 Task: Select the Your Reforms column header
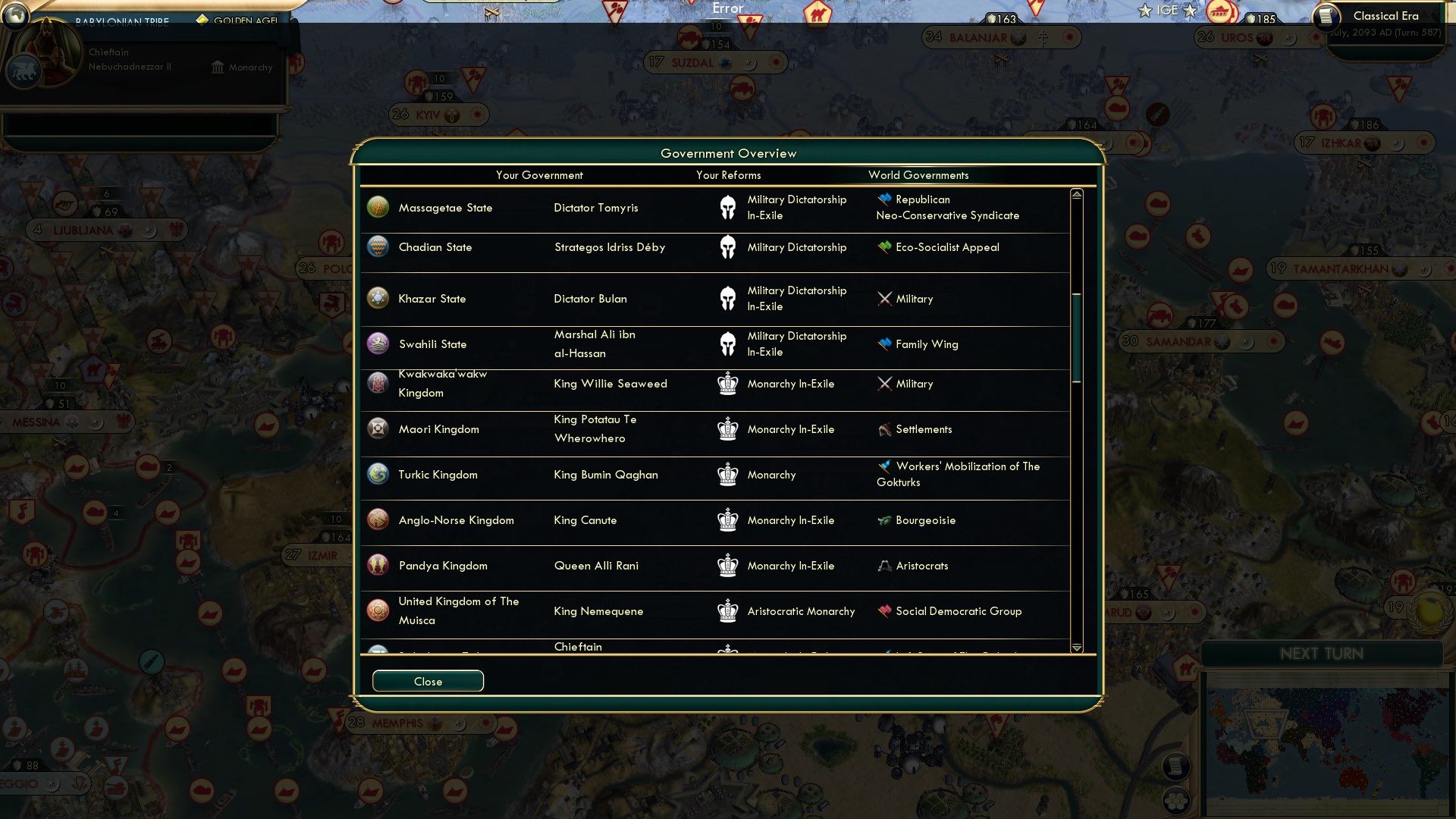click(x=728, y=175)
